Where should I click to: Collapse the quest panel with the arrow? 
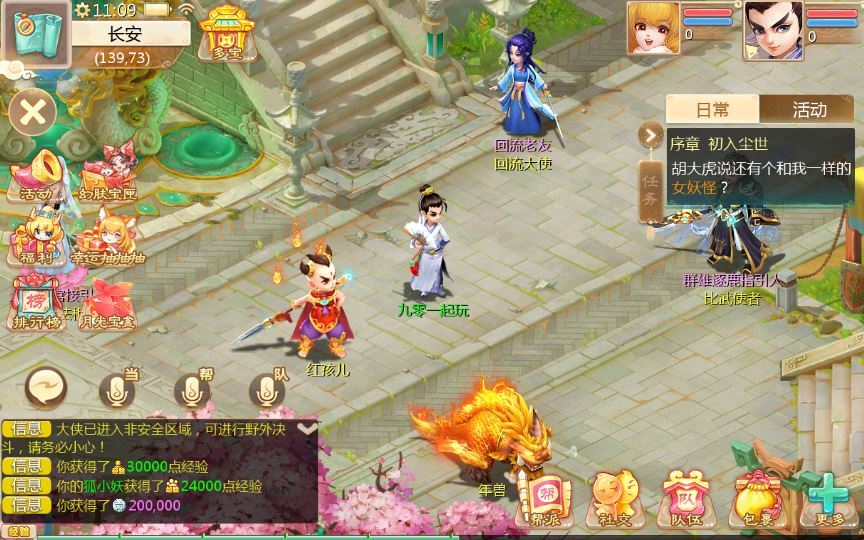coord(651,134)
